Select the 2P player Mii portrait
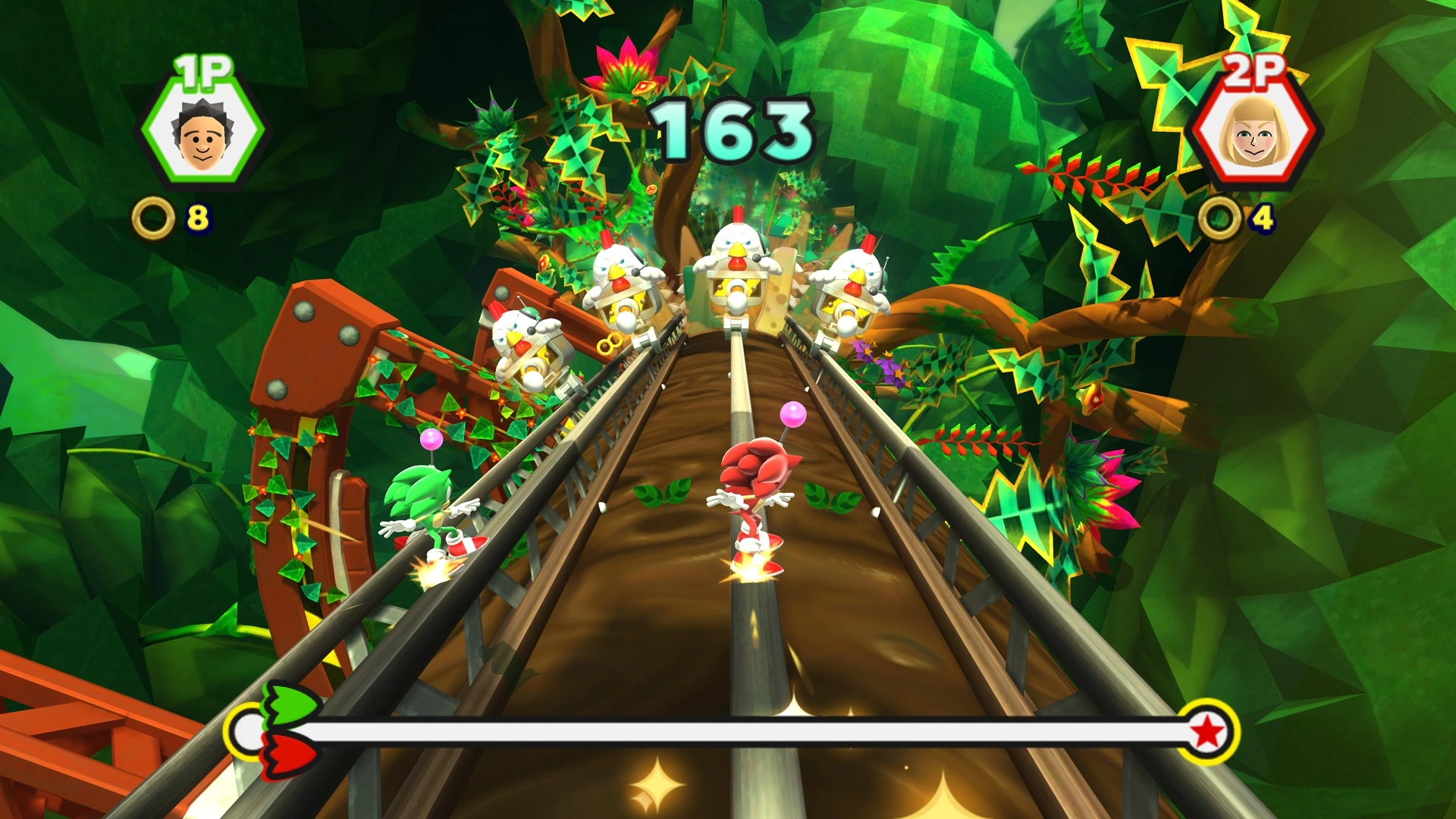Image resolution: width=1456 pixels, height=819 pixels. tap(1254, 134)
